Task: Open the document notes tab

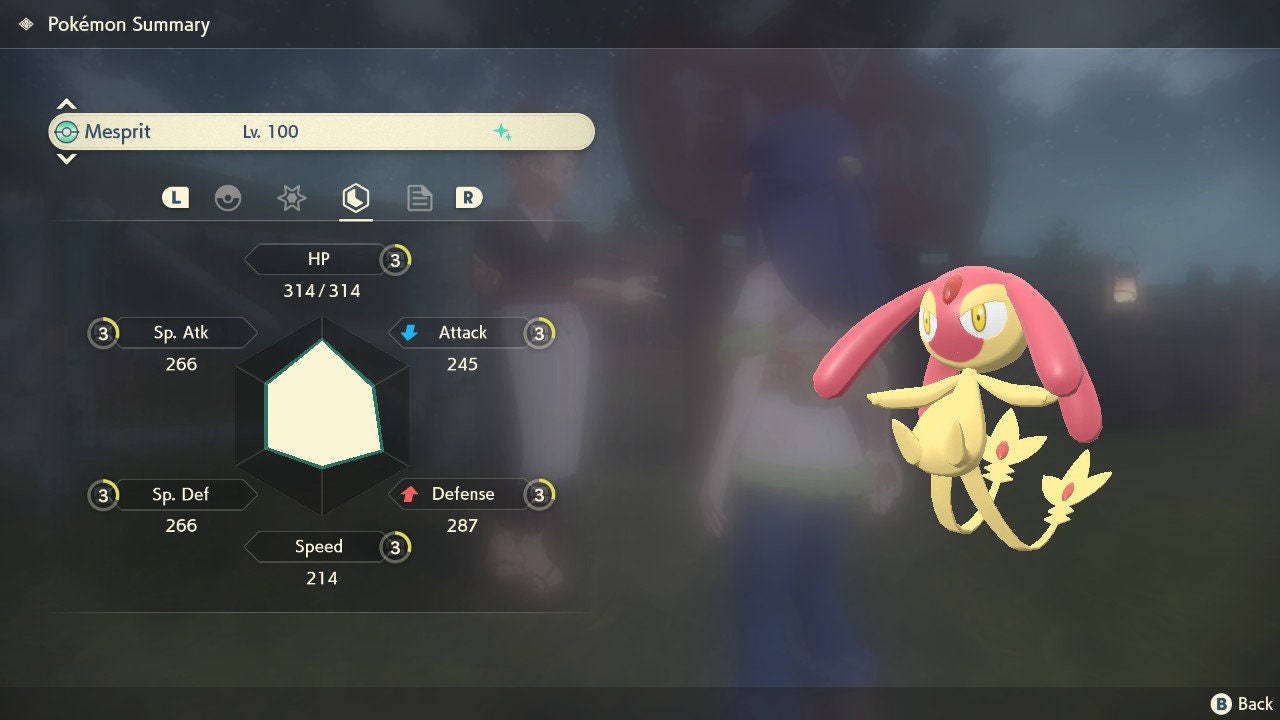Action: point(420,198)
